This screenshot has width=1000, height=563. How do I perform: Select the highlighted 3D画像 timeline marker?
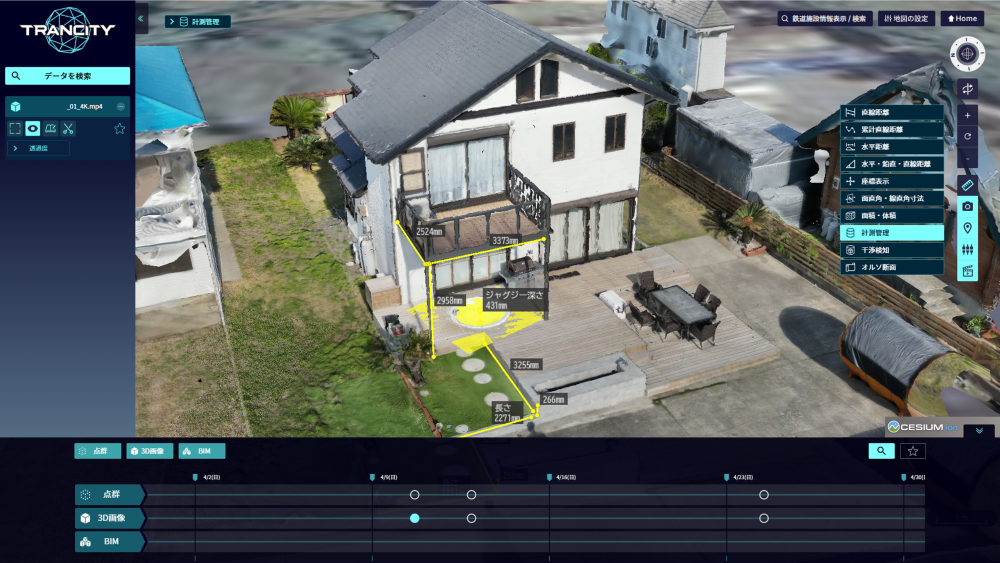tap(414, 518)
